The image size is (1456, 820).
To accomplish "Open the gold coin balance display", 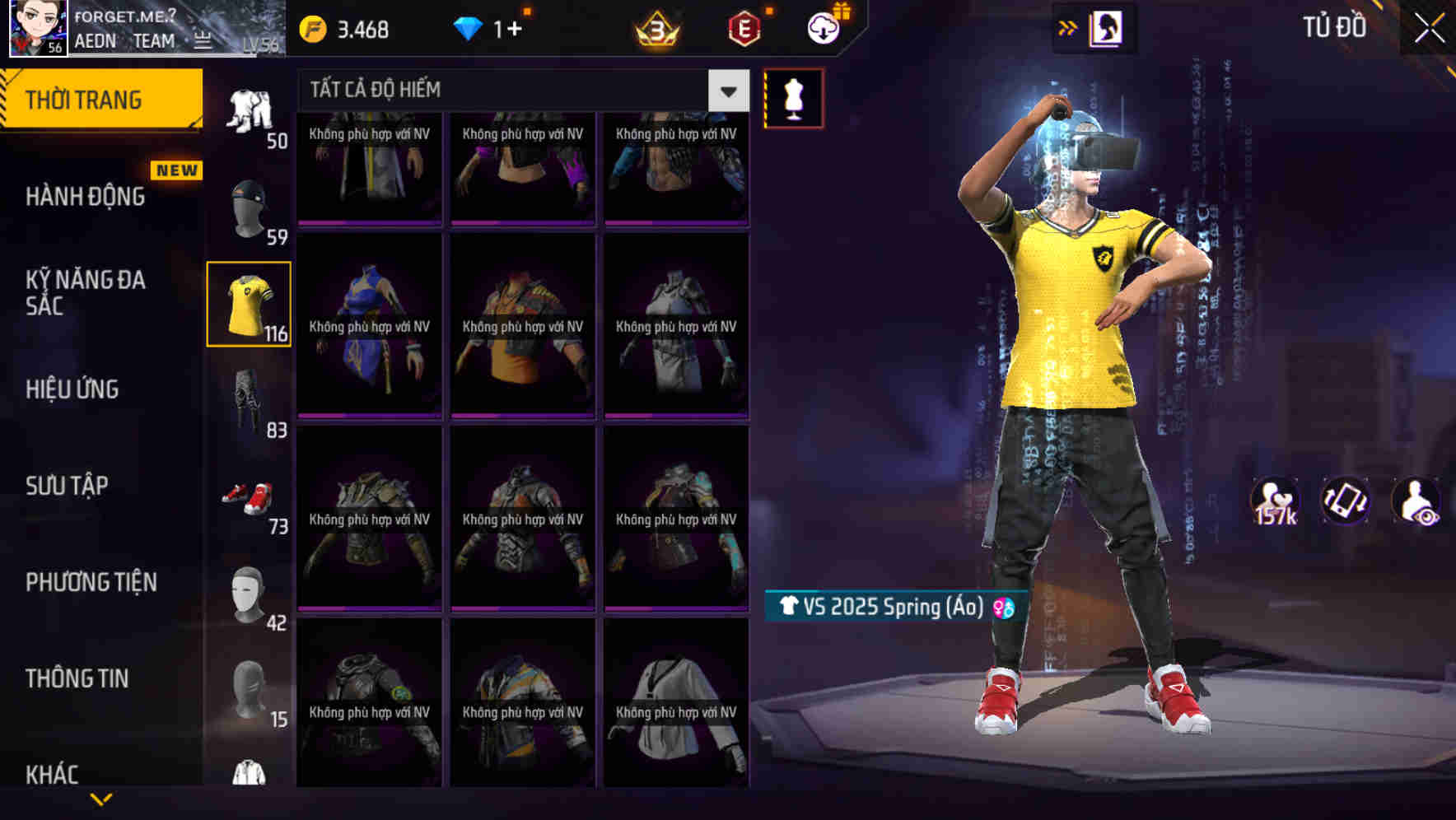I will point(346,28).
